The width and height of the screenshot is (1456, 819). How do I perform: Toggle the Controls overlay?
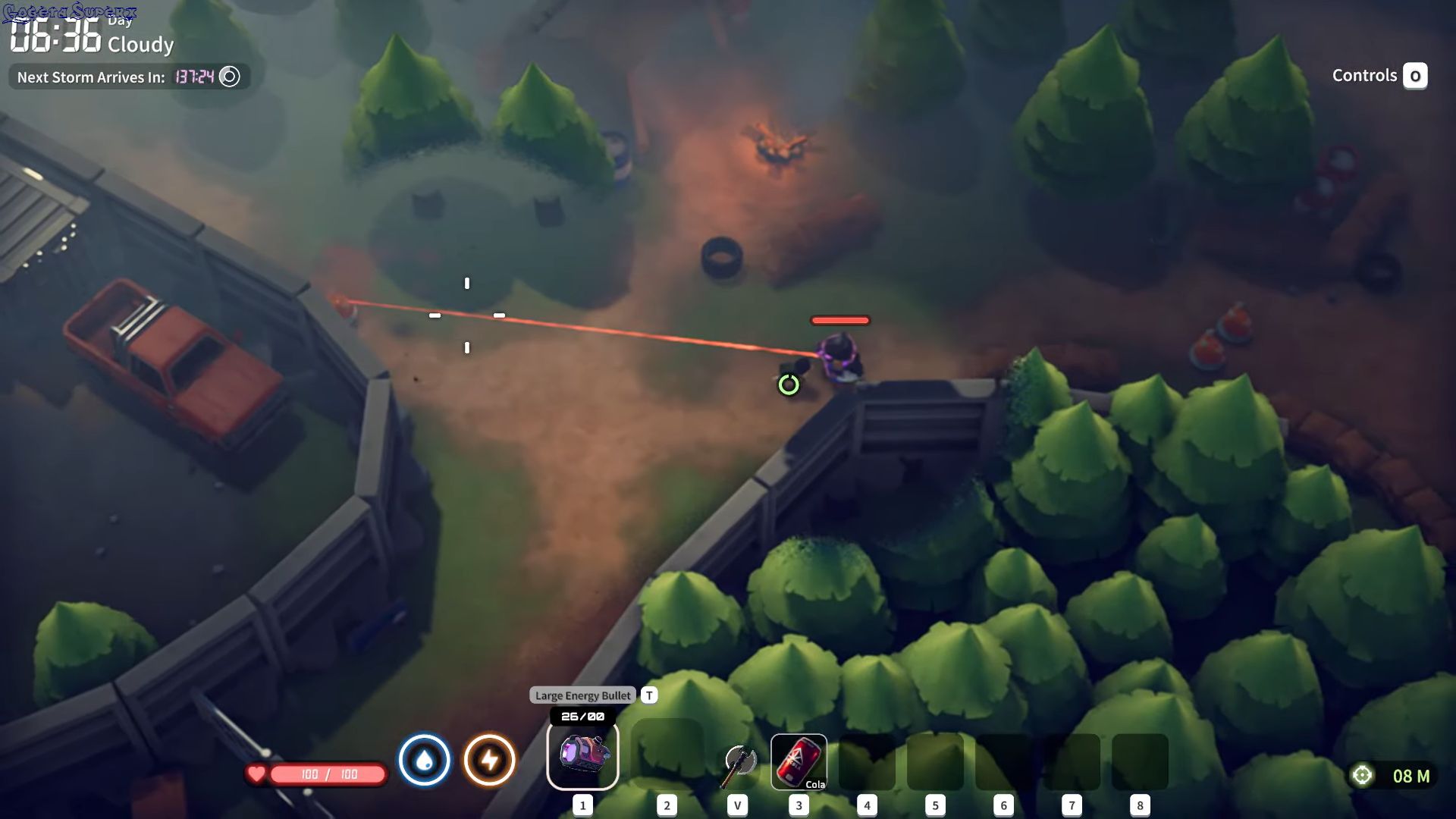tap(1415, 76)
